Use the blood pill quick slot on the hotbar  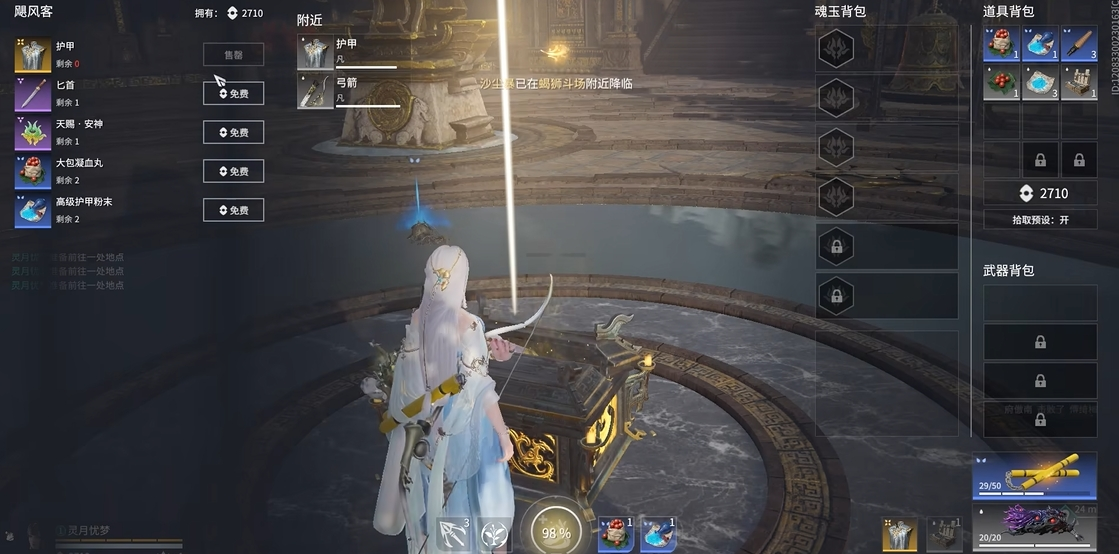[x=616, y=534]
